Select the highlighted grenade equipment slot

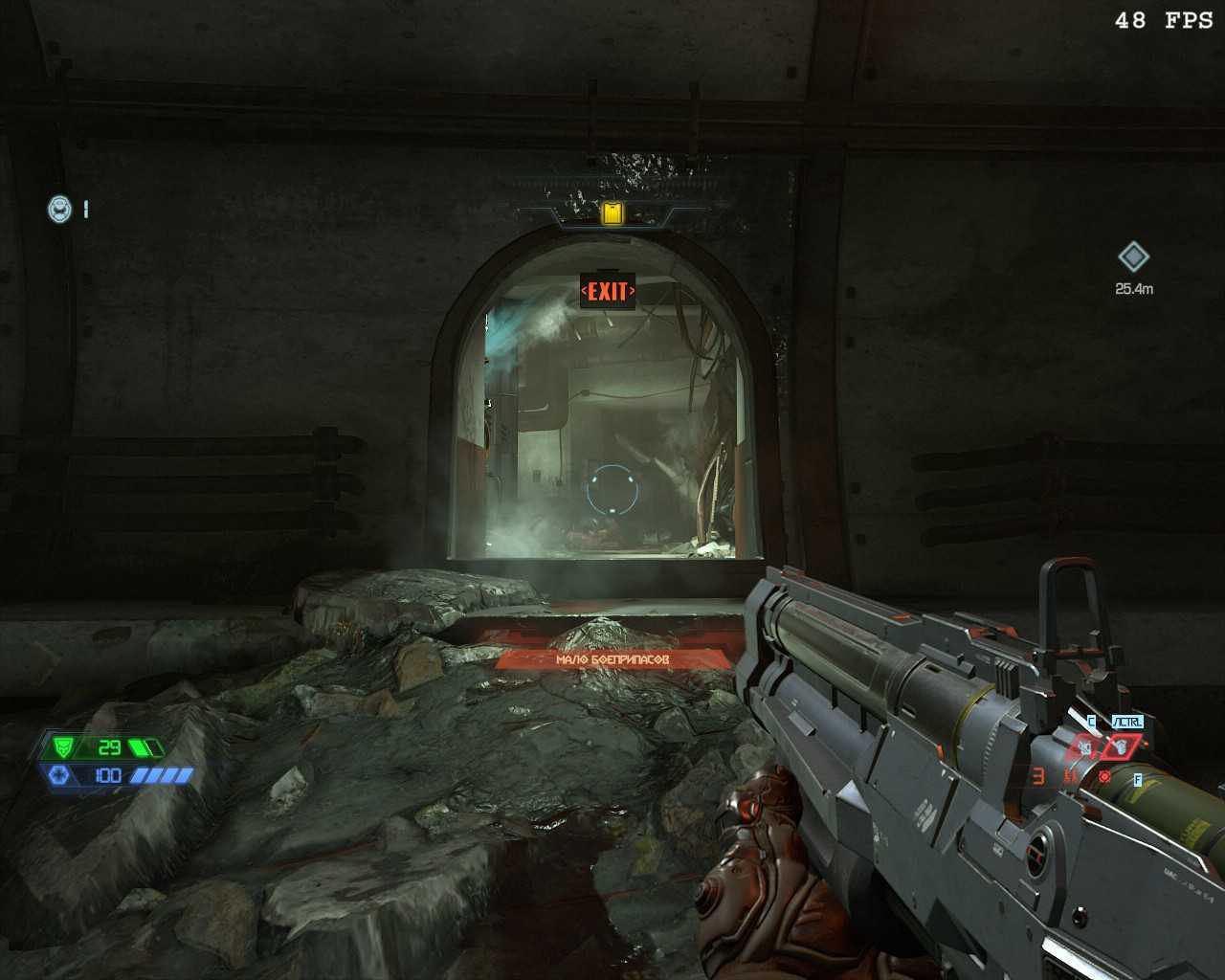coord(1121,747)
